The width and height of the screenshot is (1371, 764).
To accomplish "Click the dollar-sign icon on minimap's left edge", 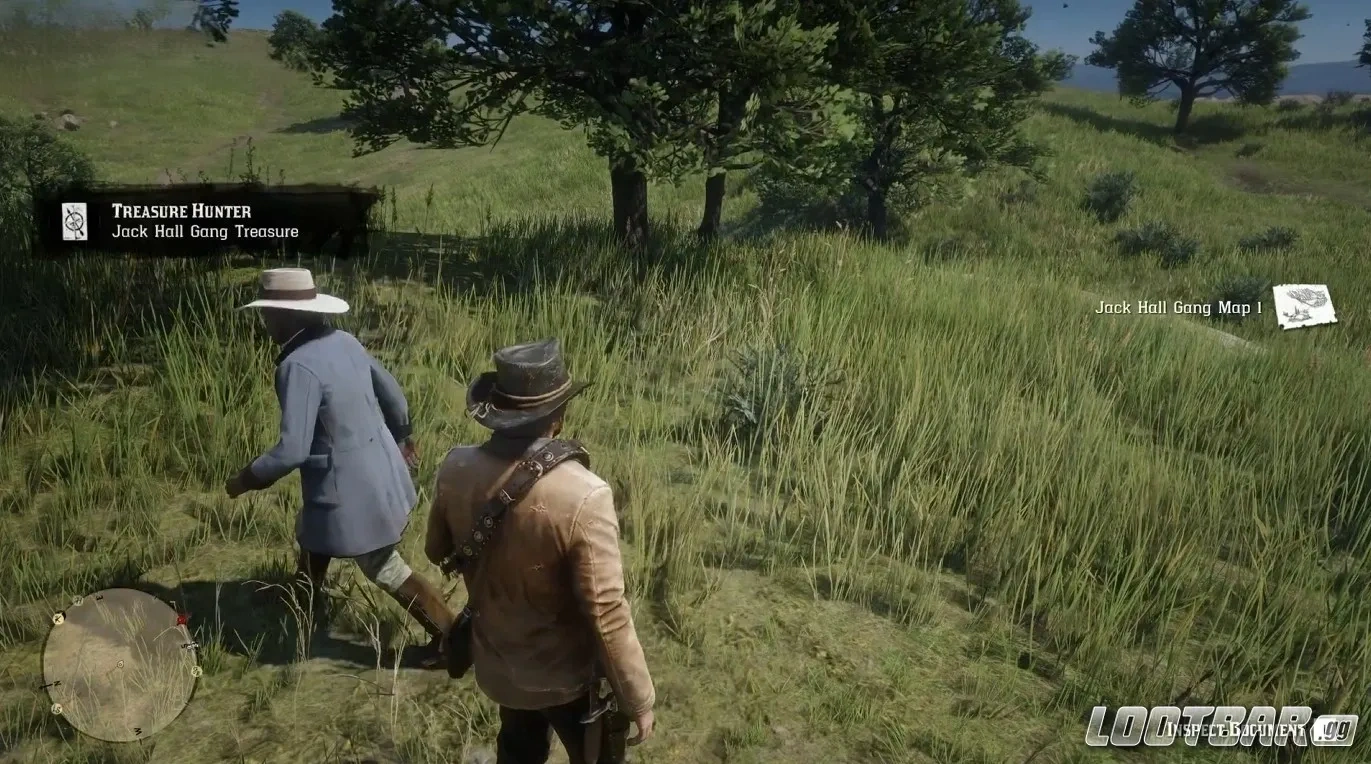I will coord(57,617).
